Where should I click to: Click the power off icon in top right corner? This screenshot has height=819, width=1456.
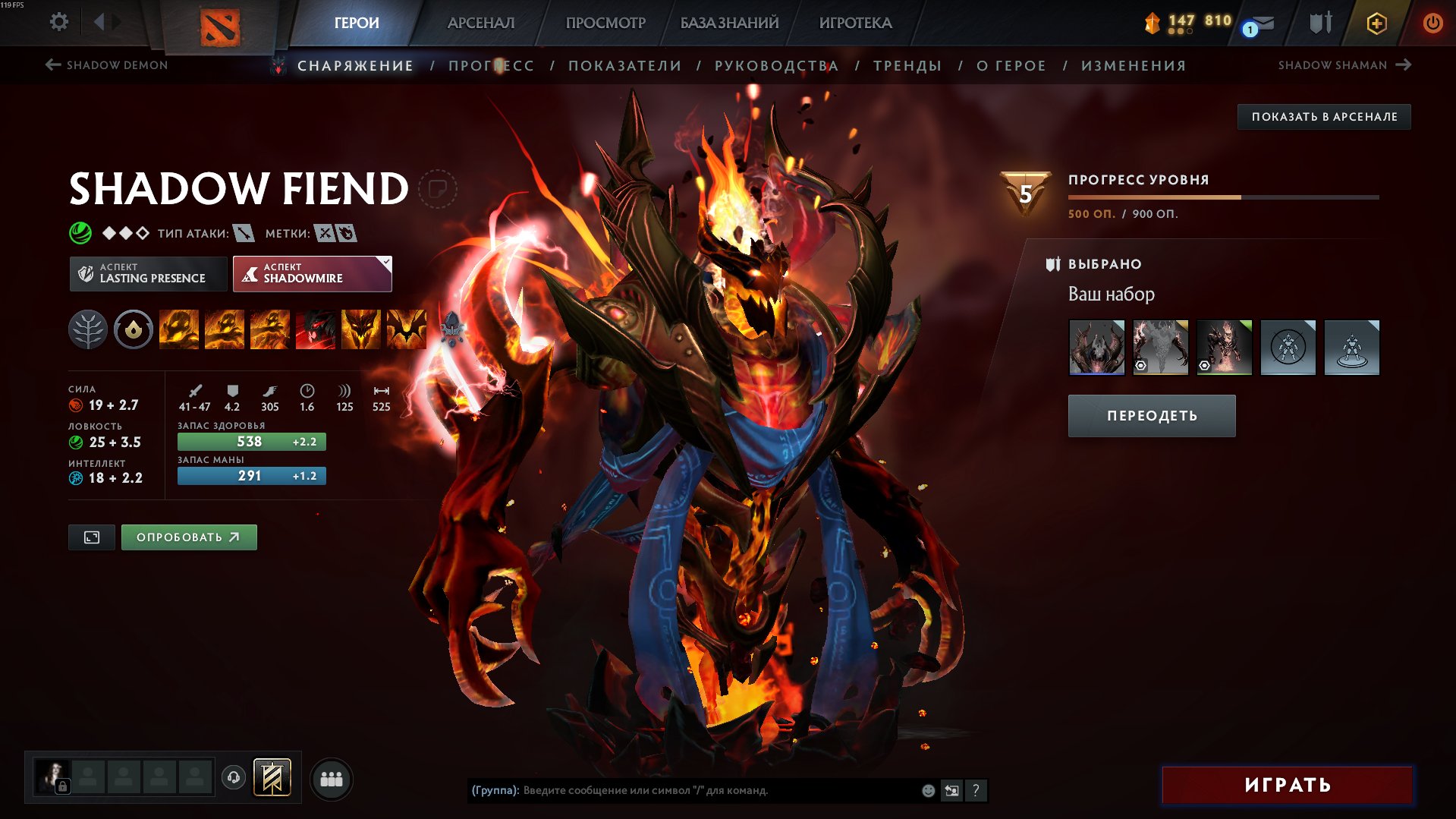[1433, 23]
